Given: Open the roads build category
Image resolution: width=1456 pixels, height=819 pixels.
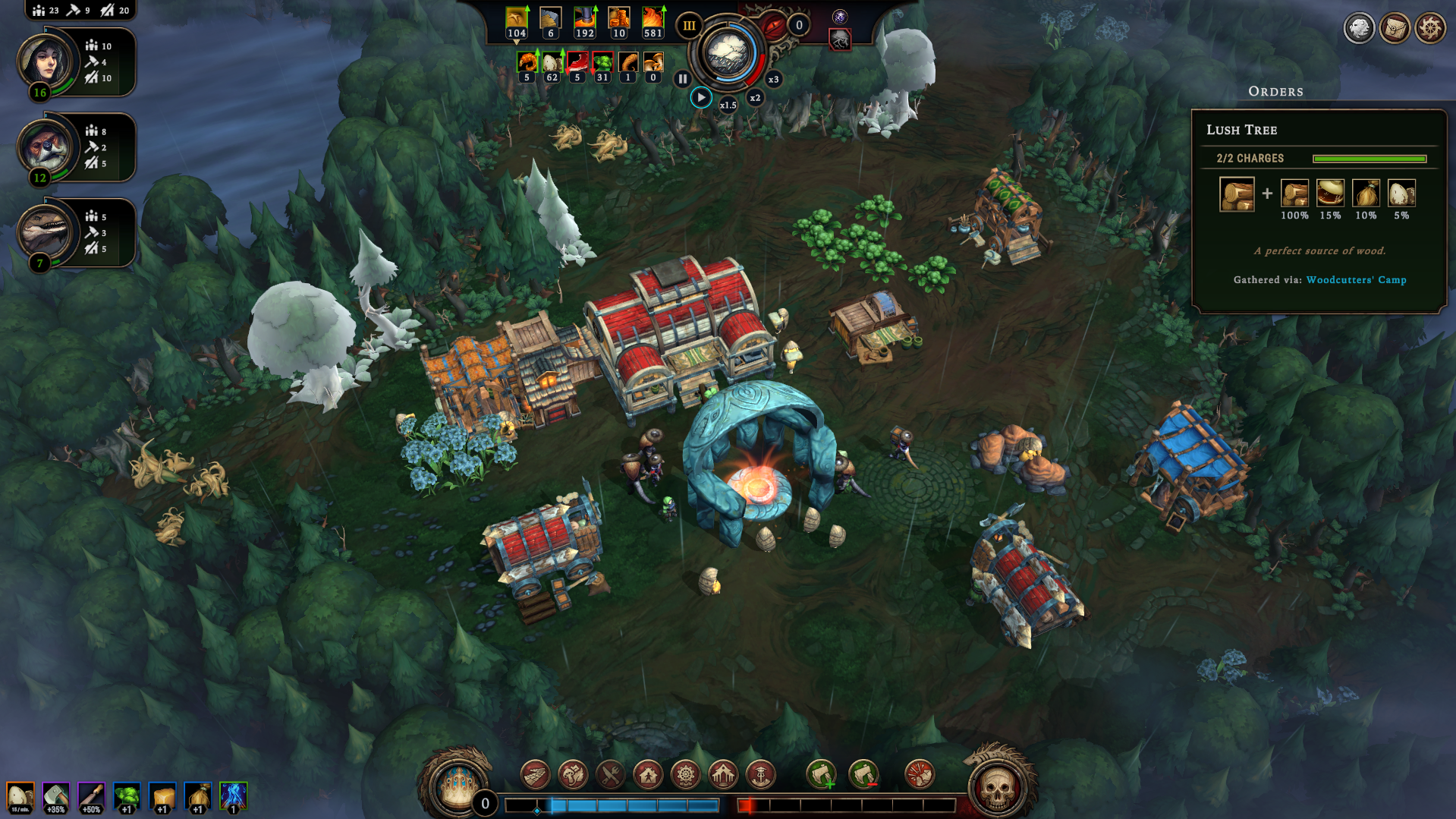Looking at the screenshot, I should coord(535,775).
